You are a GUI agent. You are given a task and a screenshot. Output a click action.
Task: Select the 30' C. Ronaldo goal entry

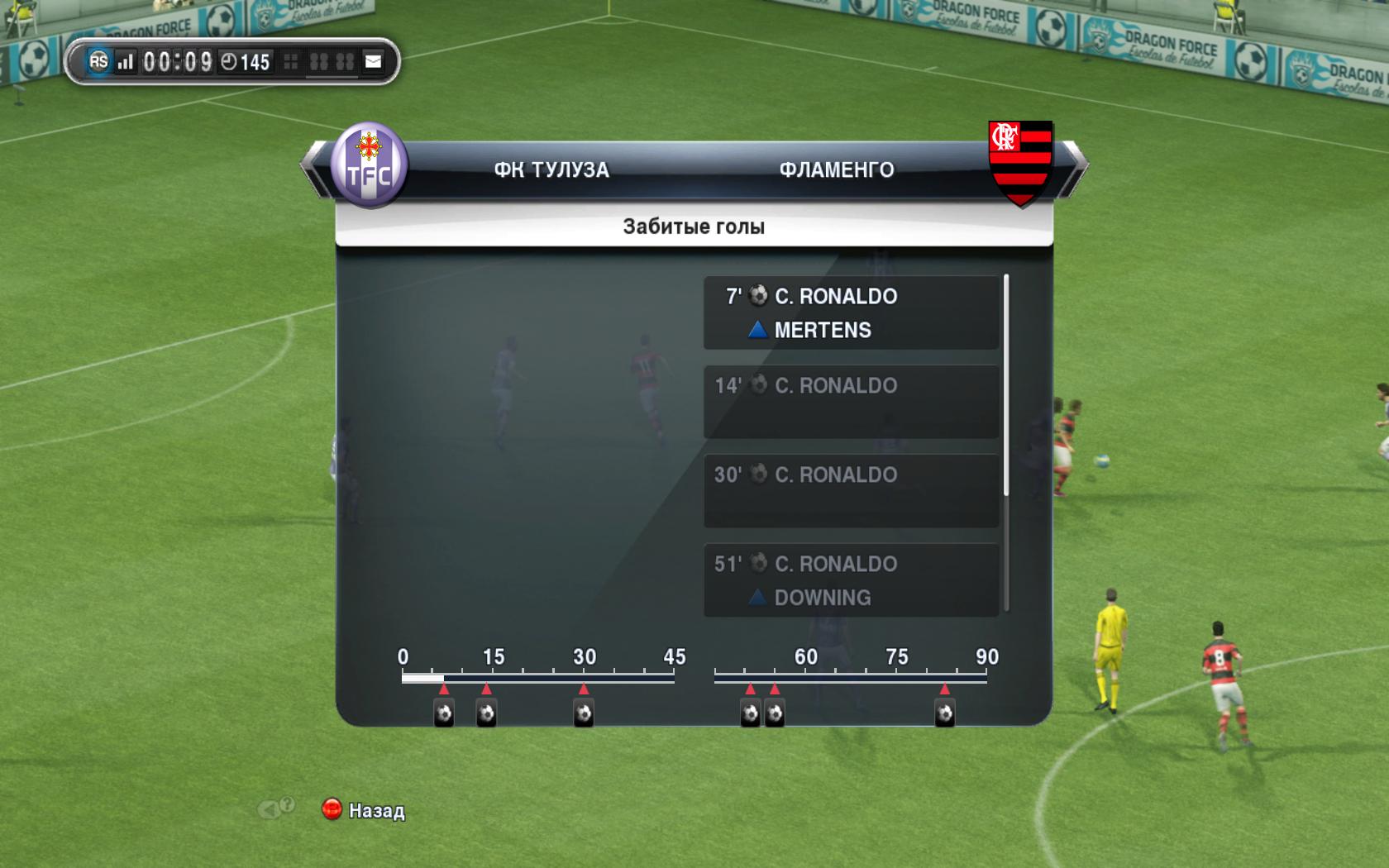pyautogui.click(x=851, y=491)
